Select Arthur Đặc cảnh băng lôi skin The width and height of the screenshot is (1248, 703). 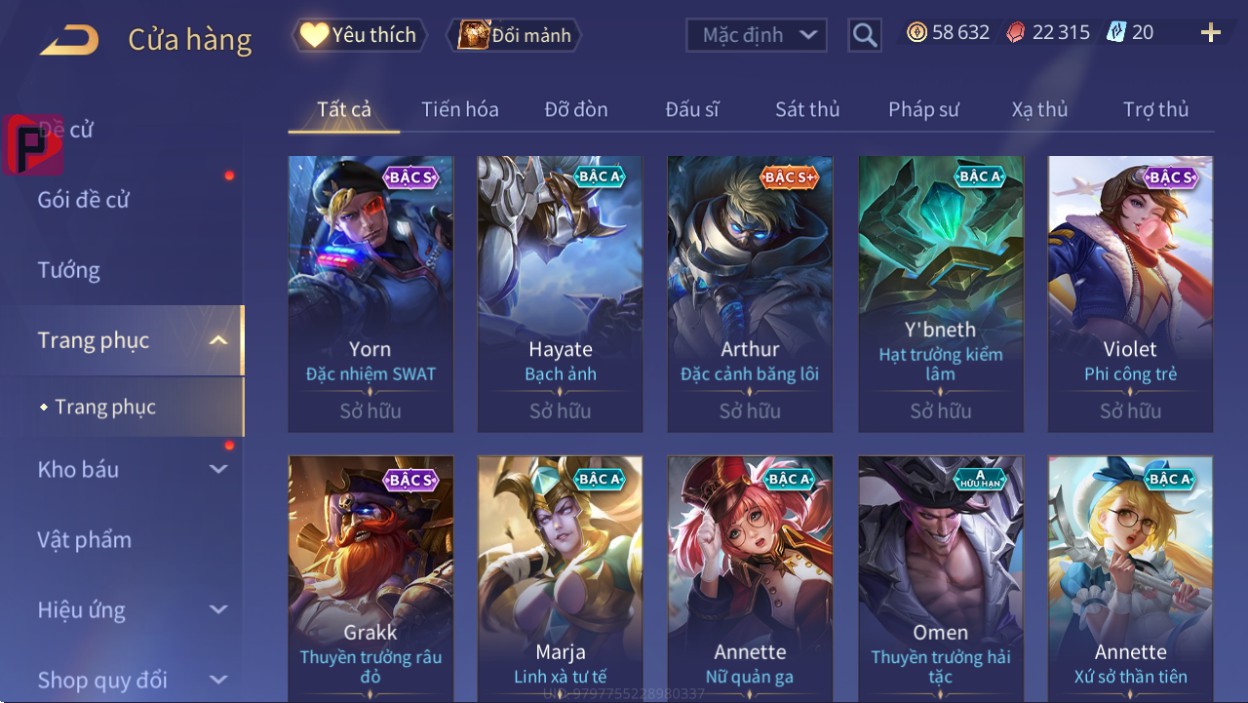tap(750, 294)
